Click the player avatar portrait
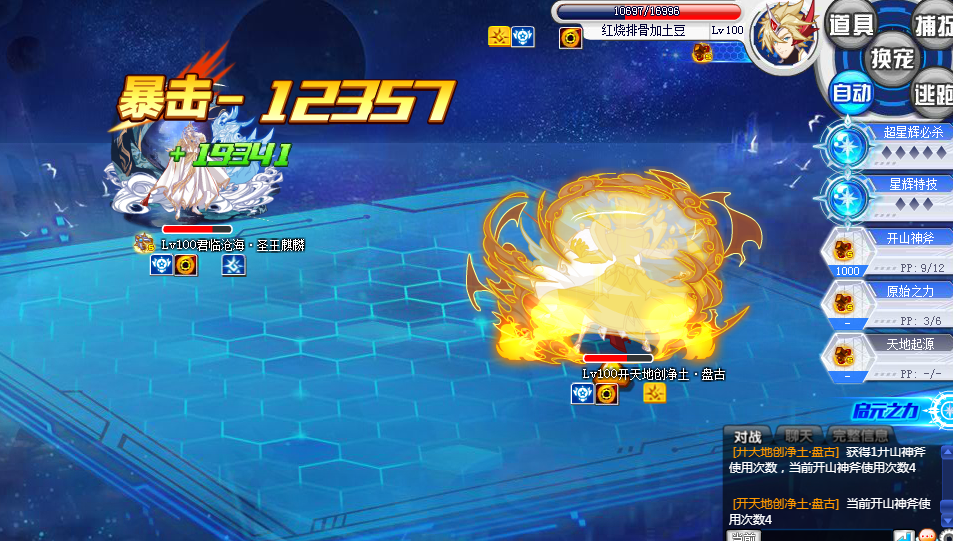The image size is (953, 541). [x=784, y=36]
